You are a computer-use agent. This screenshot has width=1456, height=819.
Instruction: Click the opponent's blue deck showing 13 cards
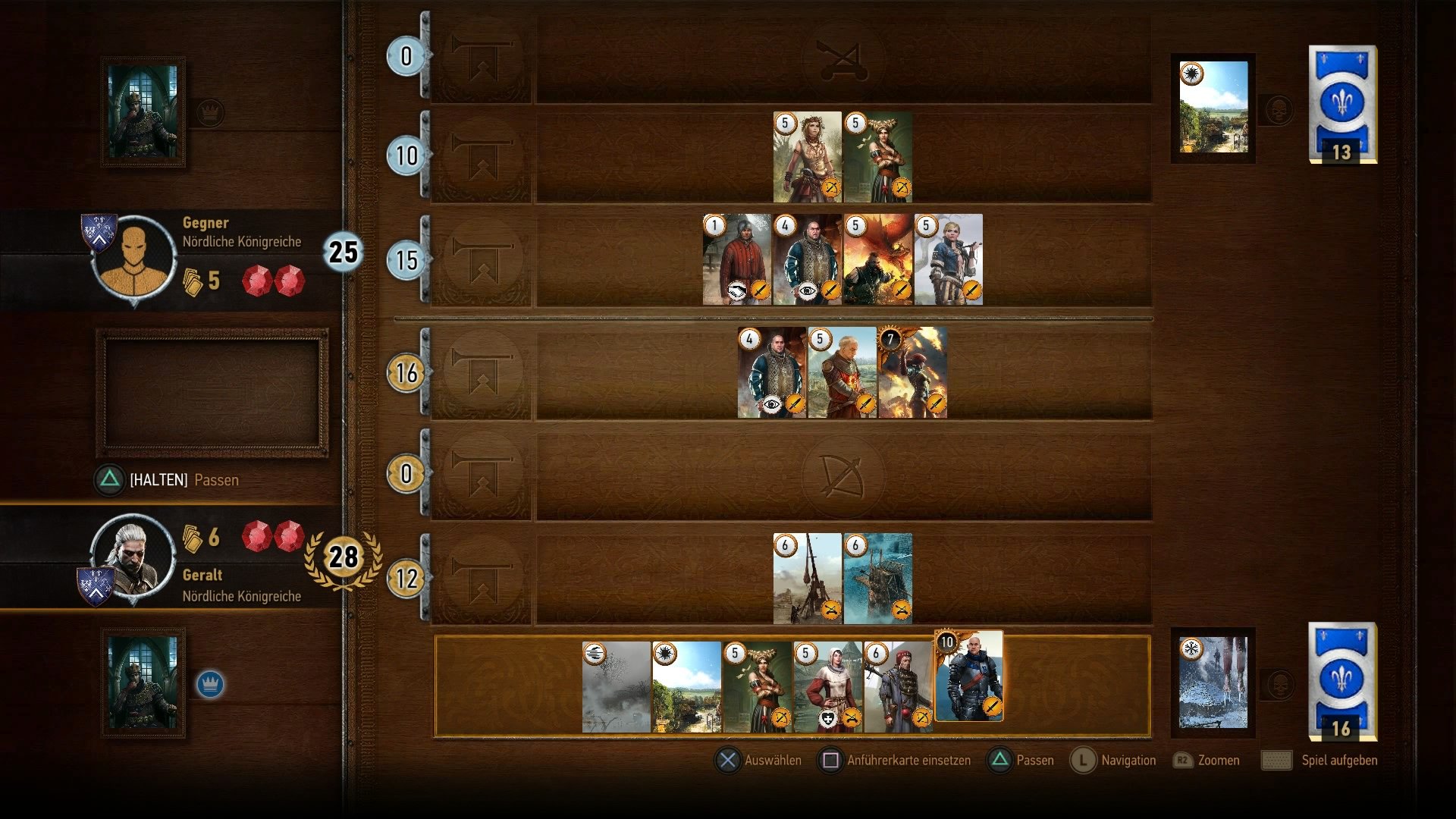tap(1341, 106)
